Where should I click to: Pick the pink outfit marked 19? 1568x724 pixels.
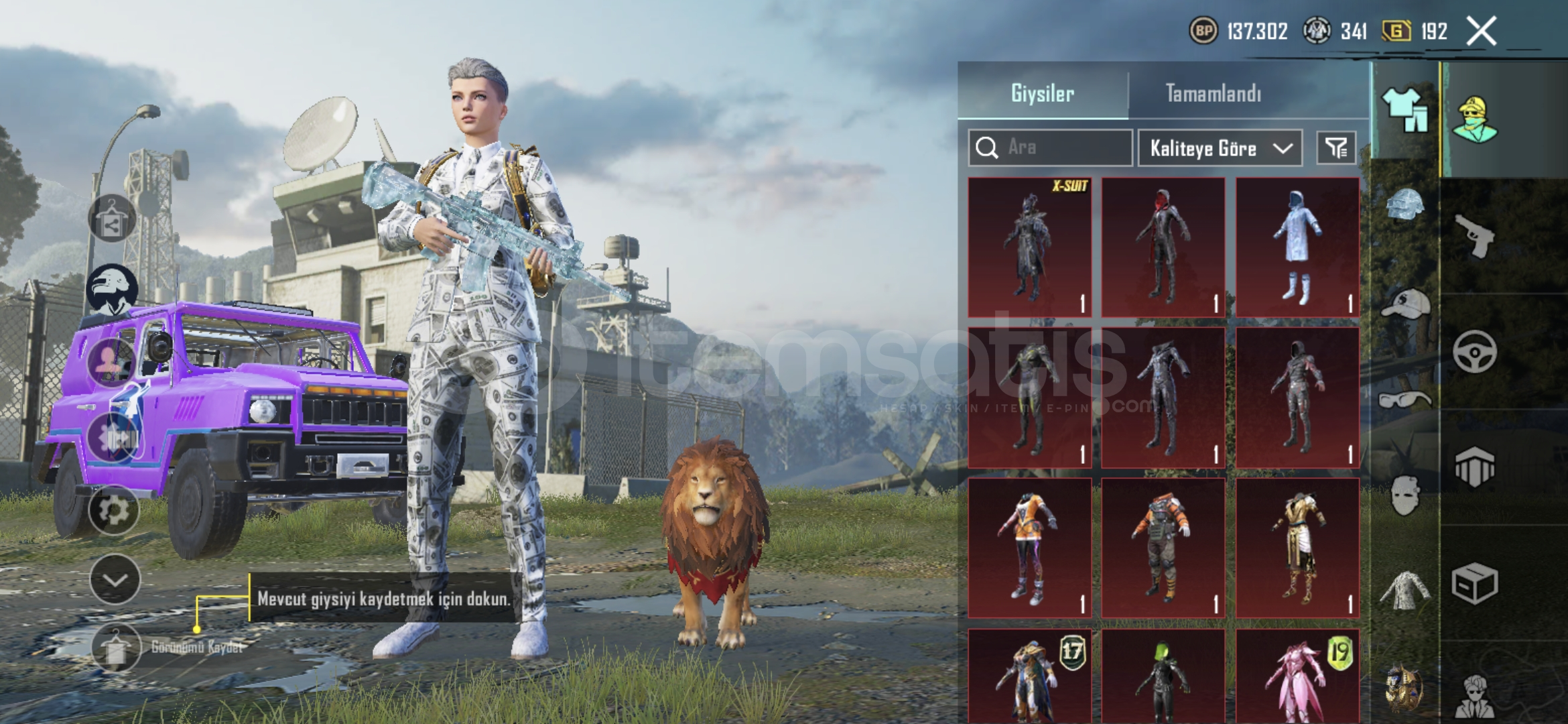tap(1297, 676)
